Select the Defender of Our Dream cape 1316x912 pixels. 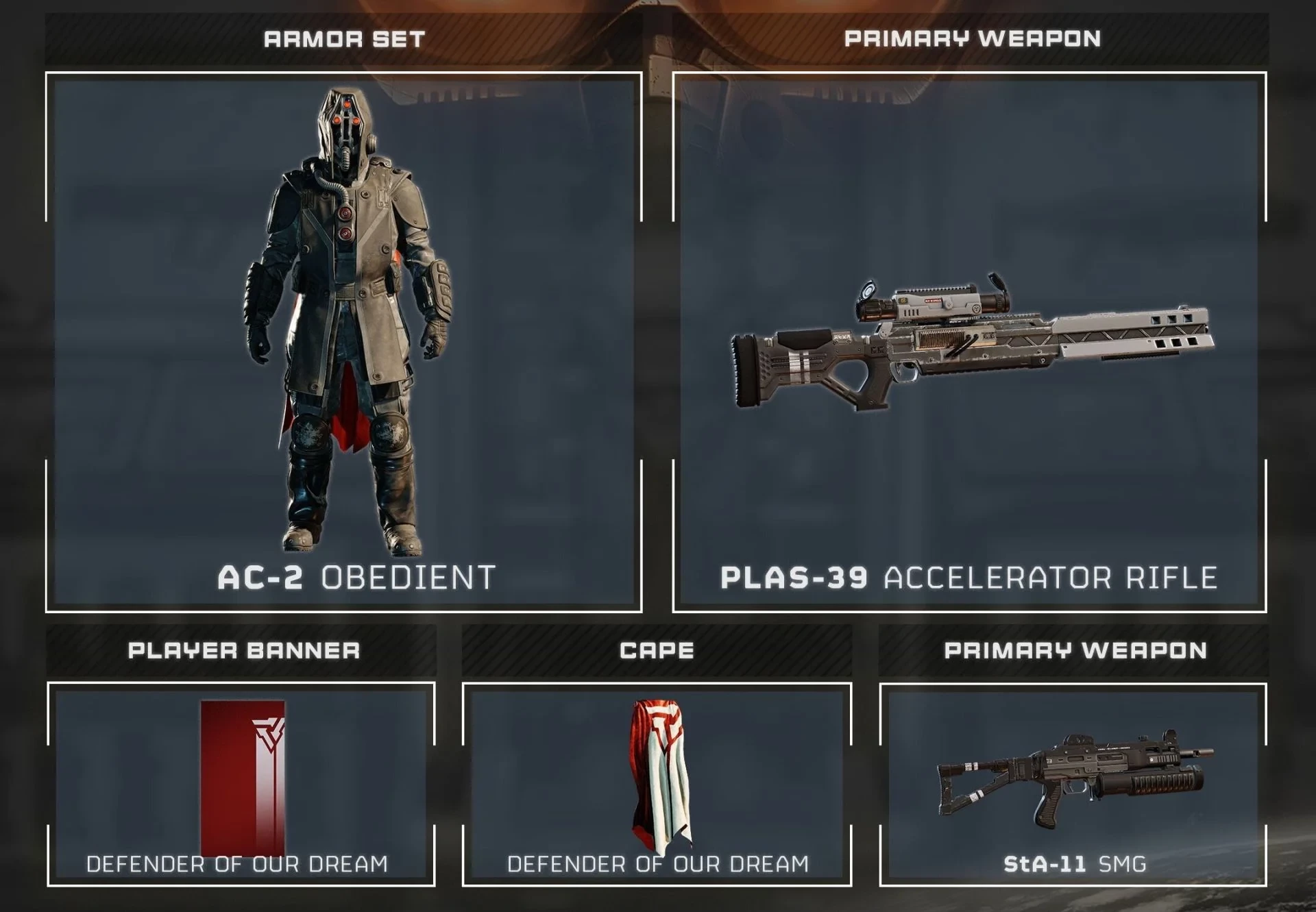click(657, 784)
